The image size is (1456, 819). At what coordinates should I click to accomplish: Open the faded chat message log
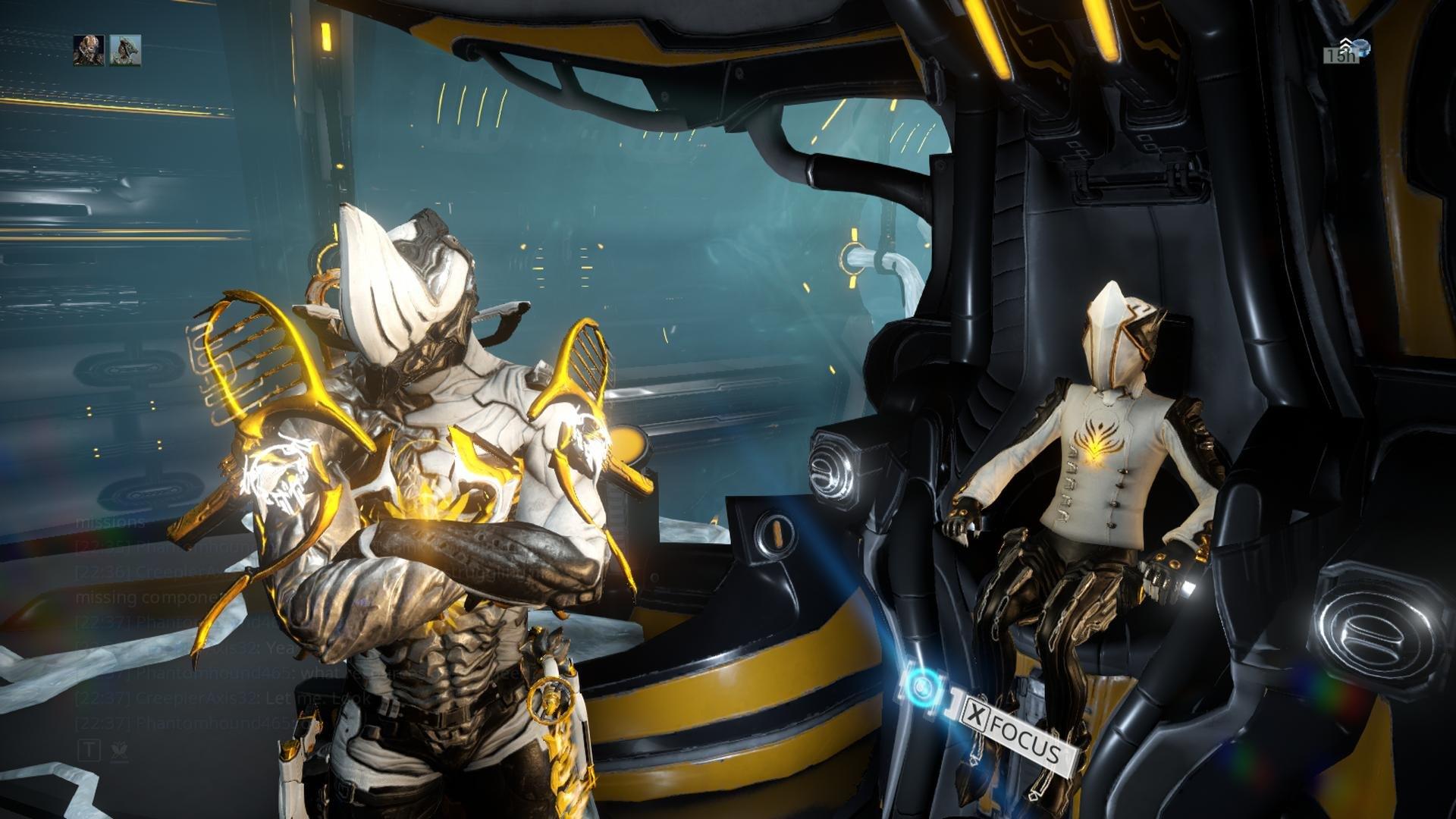(212, 622)
